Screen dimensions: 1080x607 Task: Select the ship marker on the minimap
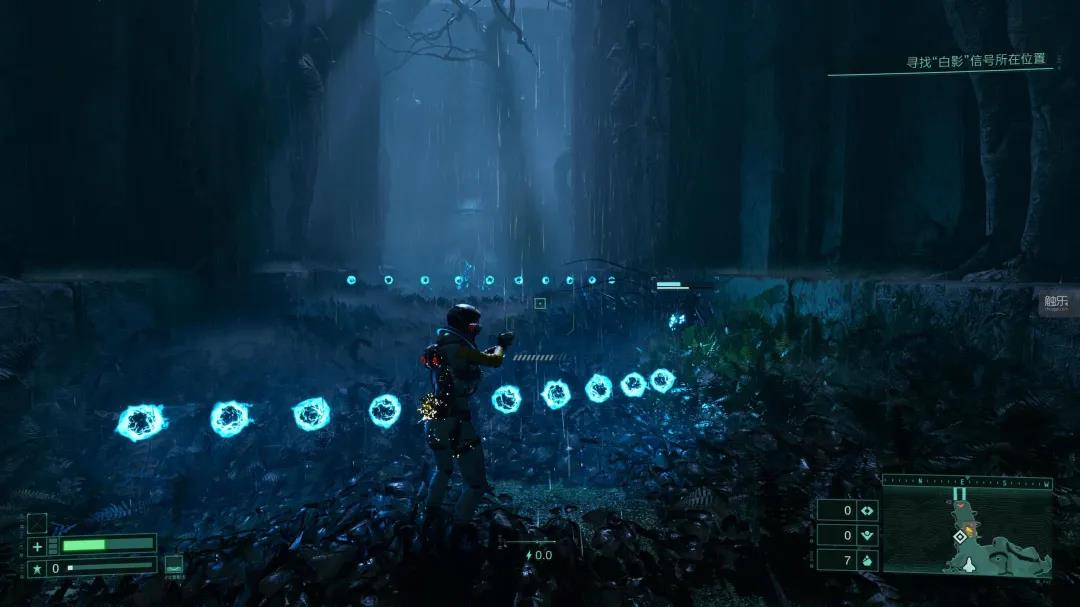pos(969,564)
